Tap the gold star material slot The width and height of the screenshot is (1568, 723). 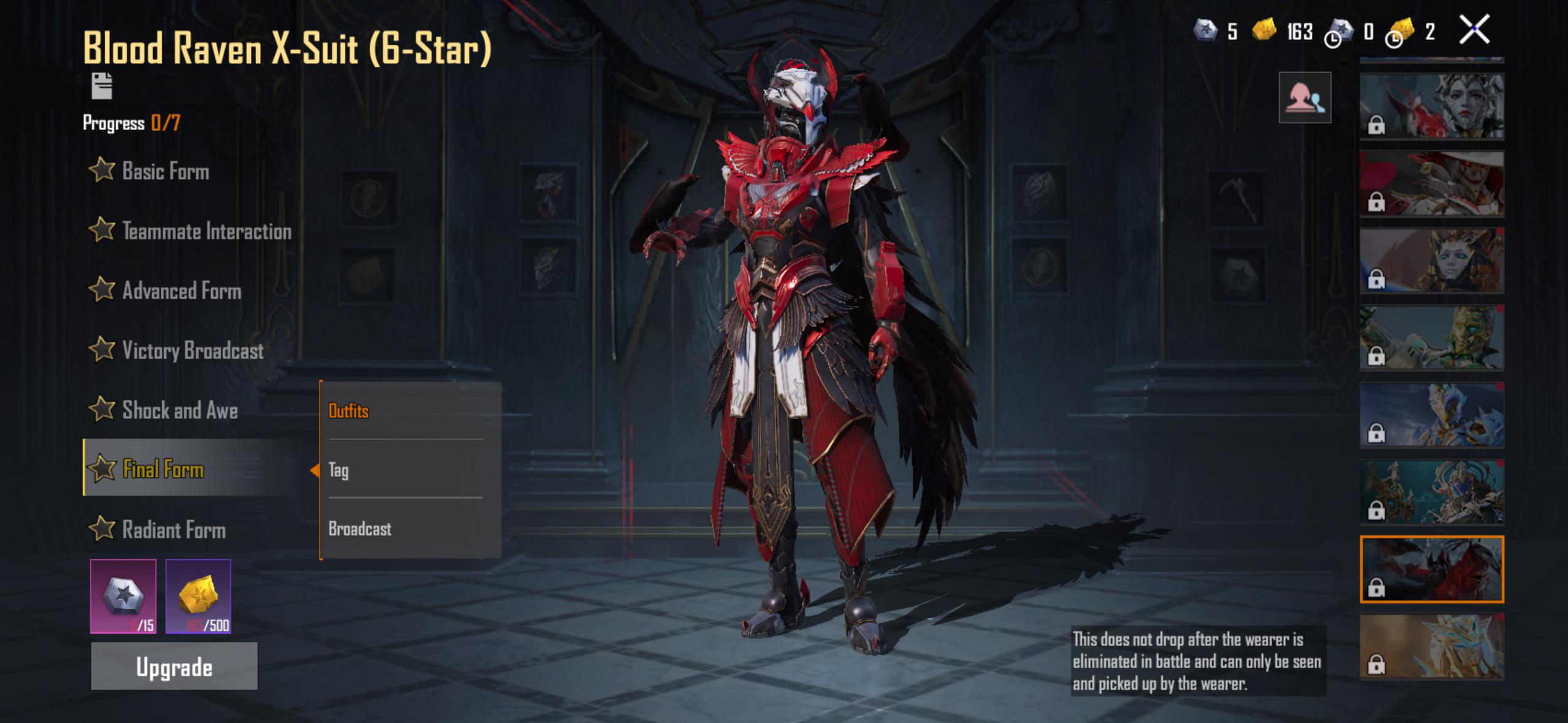[x=198, y=596]
